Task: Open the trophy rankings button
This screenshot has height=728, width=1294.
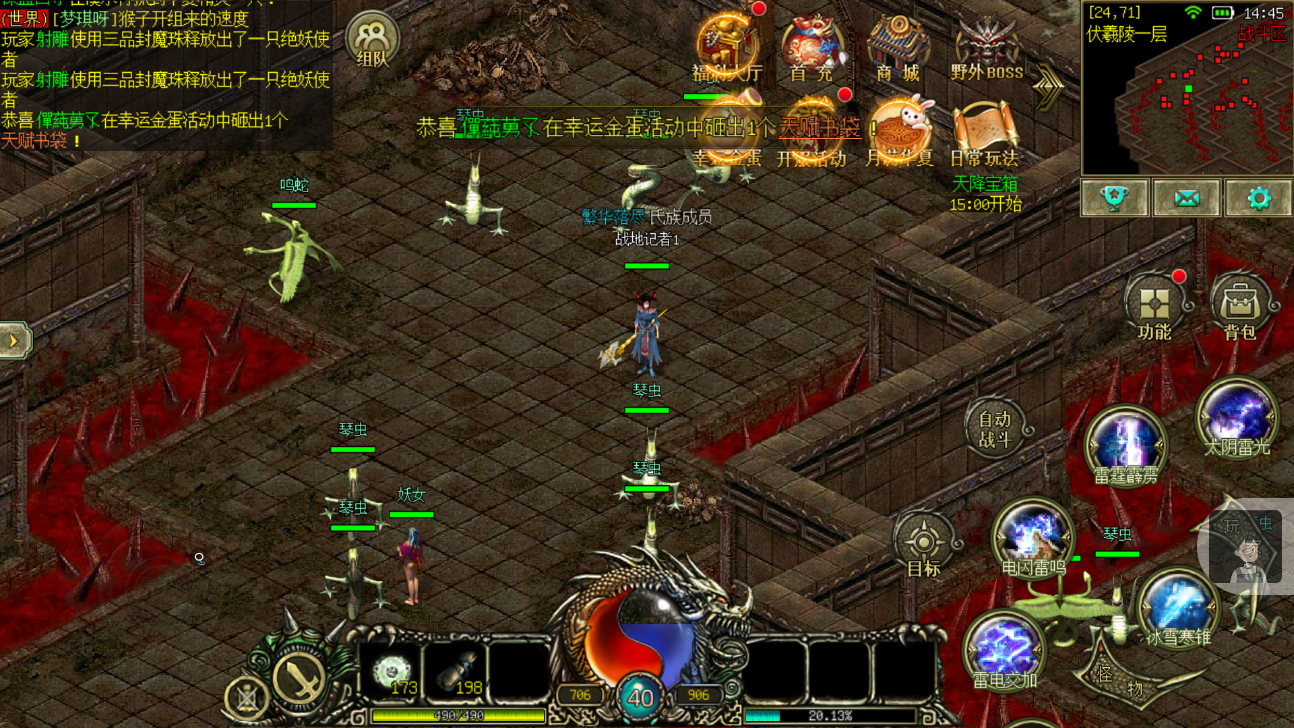Action: tap(1115, 198)
